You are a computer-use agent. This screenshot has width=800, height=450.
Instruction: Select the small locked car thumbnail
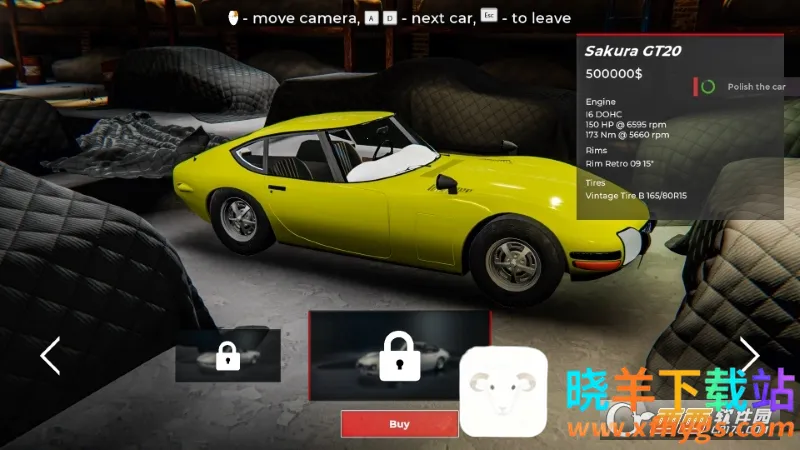click(x=228, y=355)
